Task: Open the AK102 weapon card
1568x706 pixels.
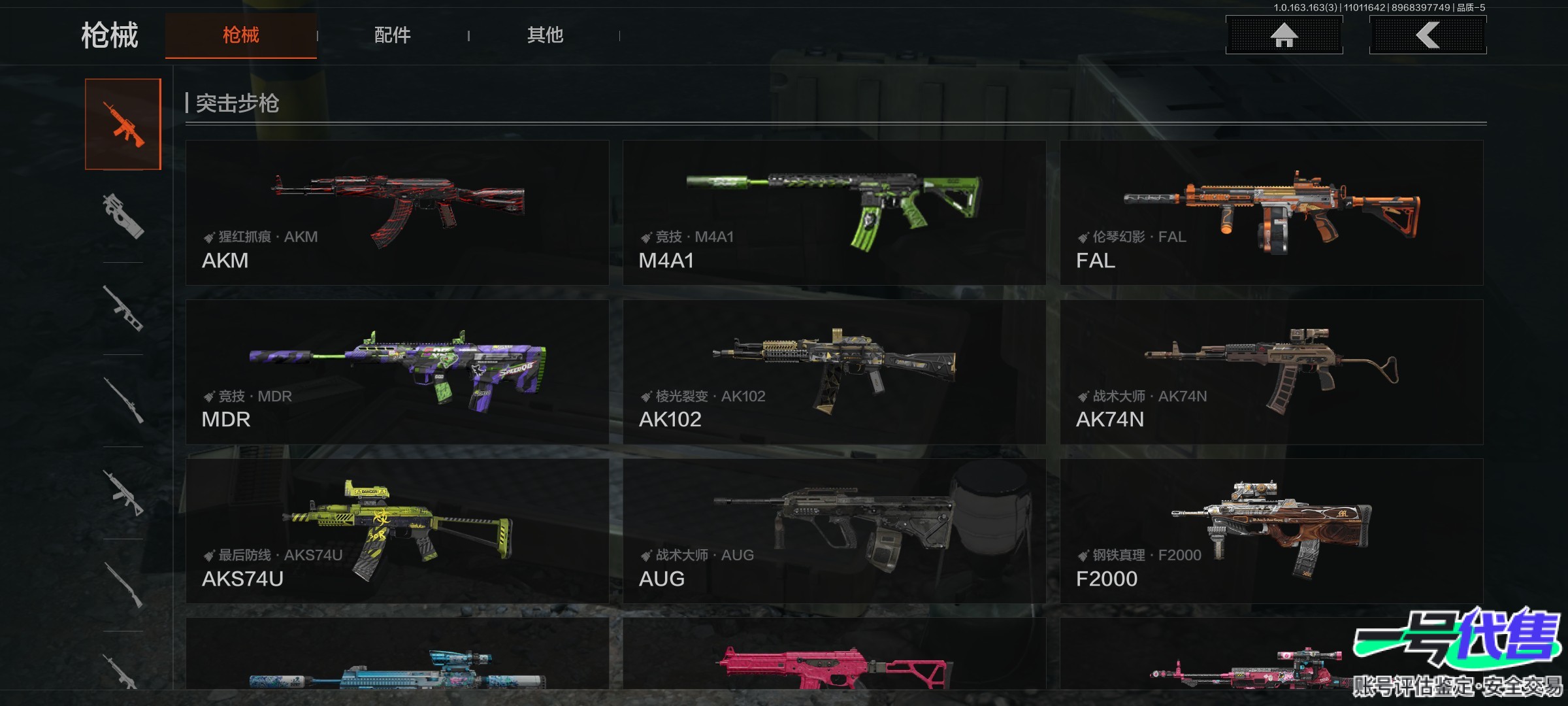Action: click(x=834, y=372)
